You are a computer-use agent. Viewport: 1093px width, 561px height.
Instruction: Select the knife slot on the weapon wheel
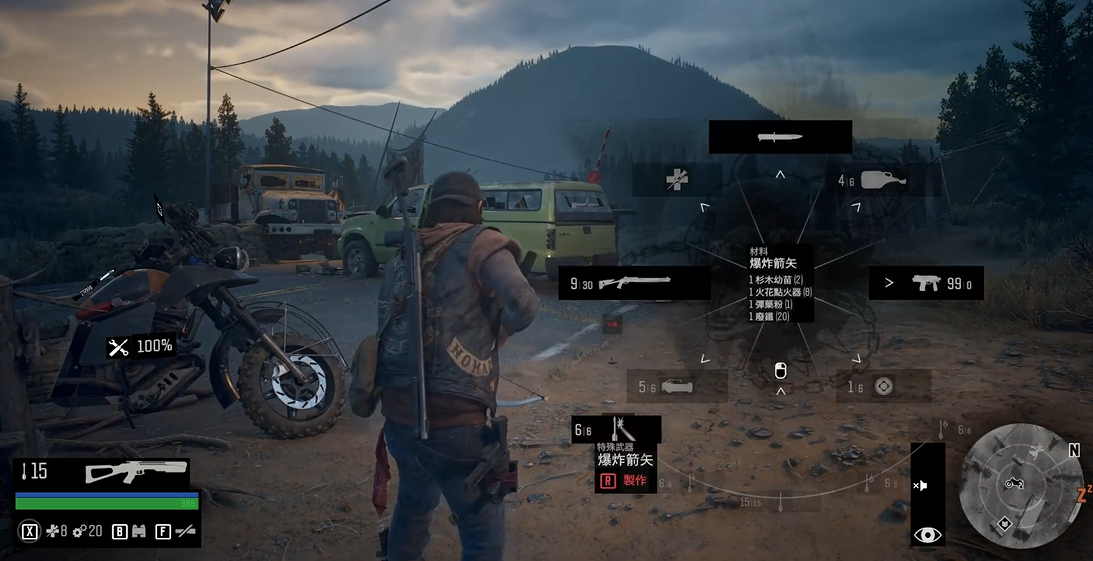tap(780, 137)
